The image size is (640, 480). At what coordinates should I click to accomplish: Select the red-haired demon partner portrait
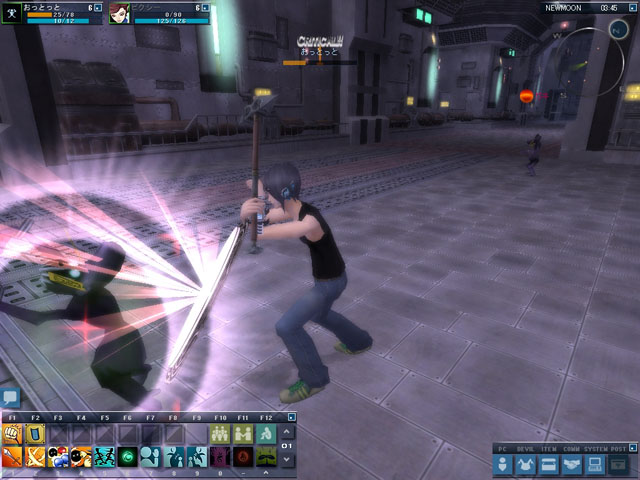click(x=119, y=13)
